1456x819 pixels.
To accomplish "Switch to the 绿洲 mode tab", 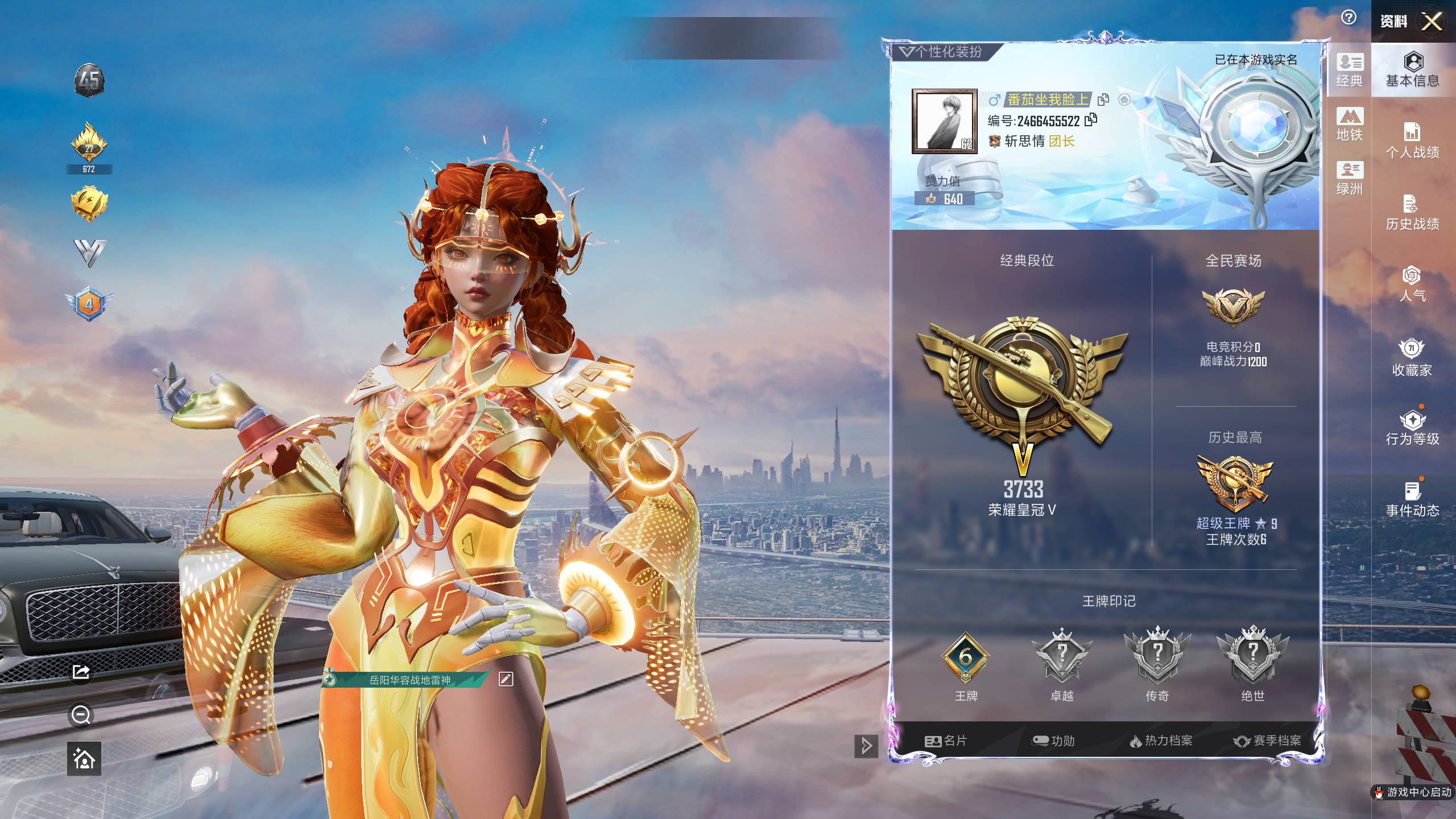I will point(1350,178).
